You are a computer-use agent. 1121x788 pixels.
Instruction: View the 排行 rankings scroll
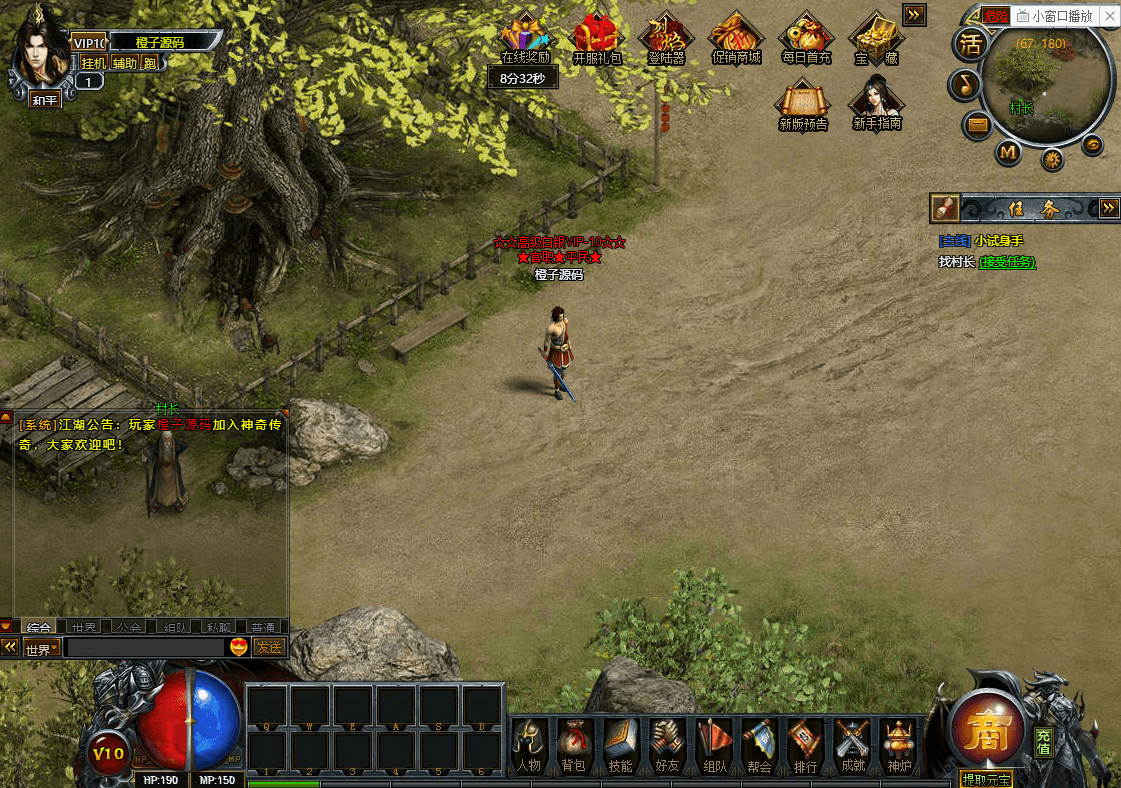tap(805, 745)
